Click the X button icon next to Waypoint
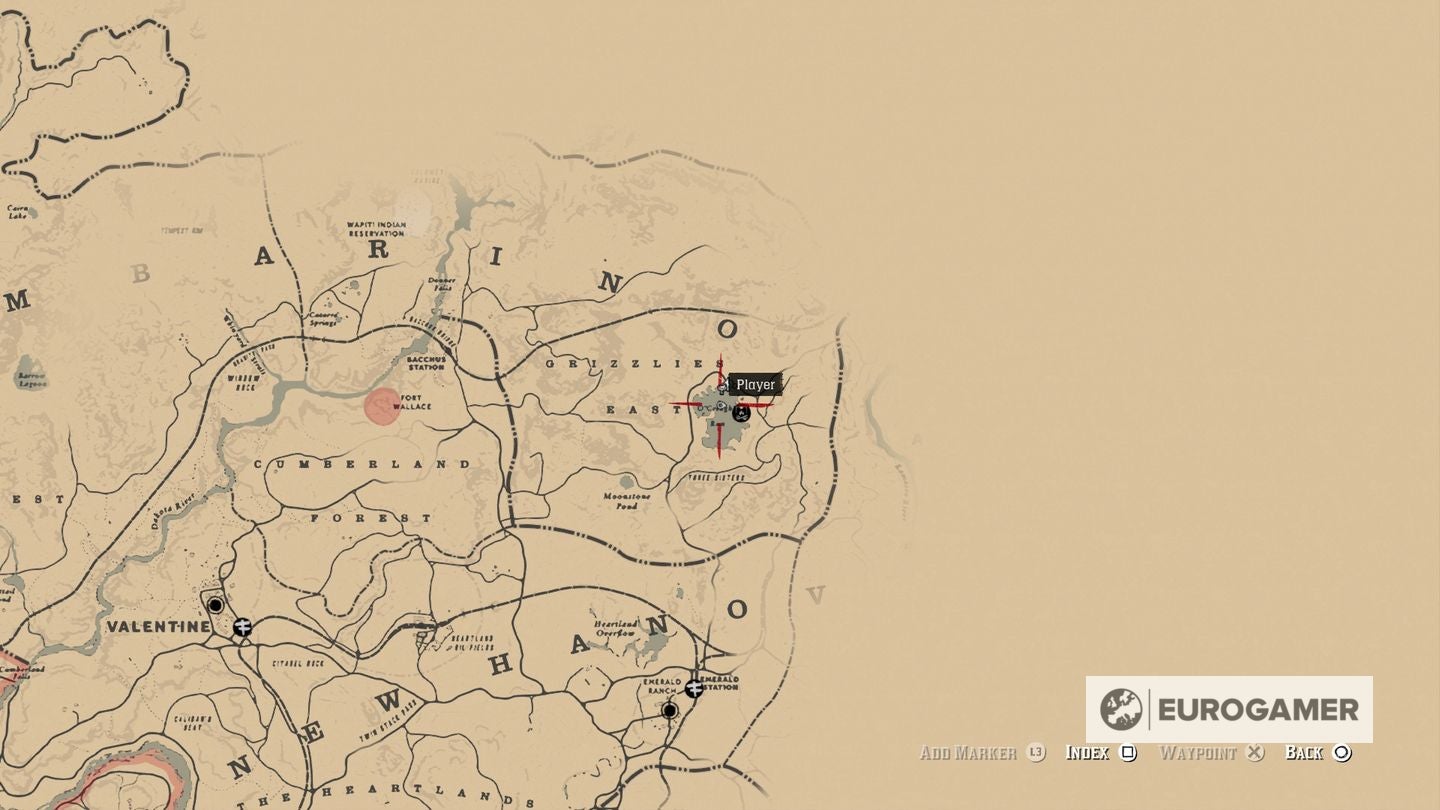The image size is (1440, 810). [1254, 753]
